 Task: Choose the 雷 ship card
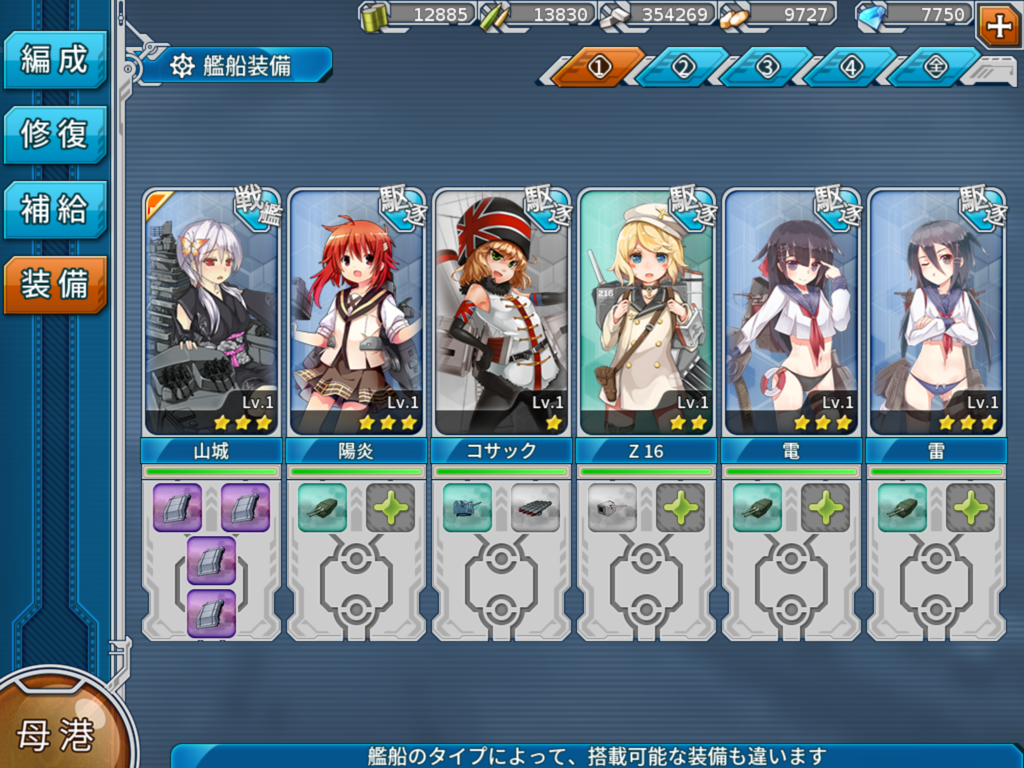936,311
